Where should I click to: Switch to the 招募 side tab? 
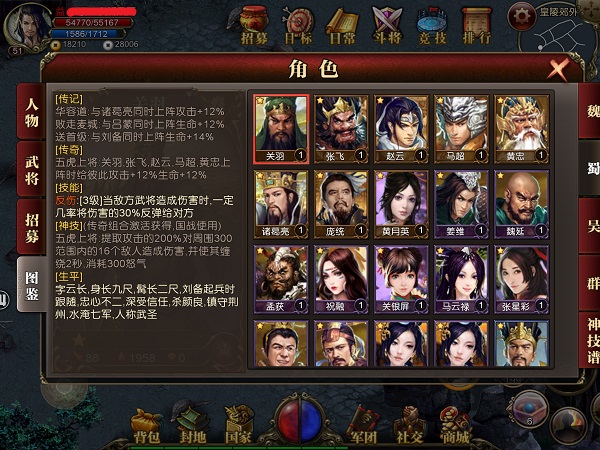32,226
